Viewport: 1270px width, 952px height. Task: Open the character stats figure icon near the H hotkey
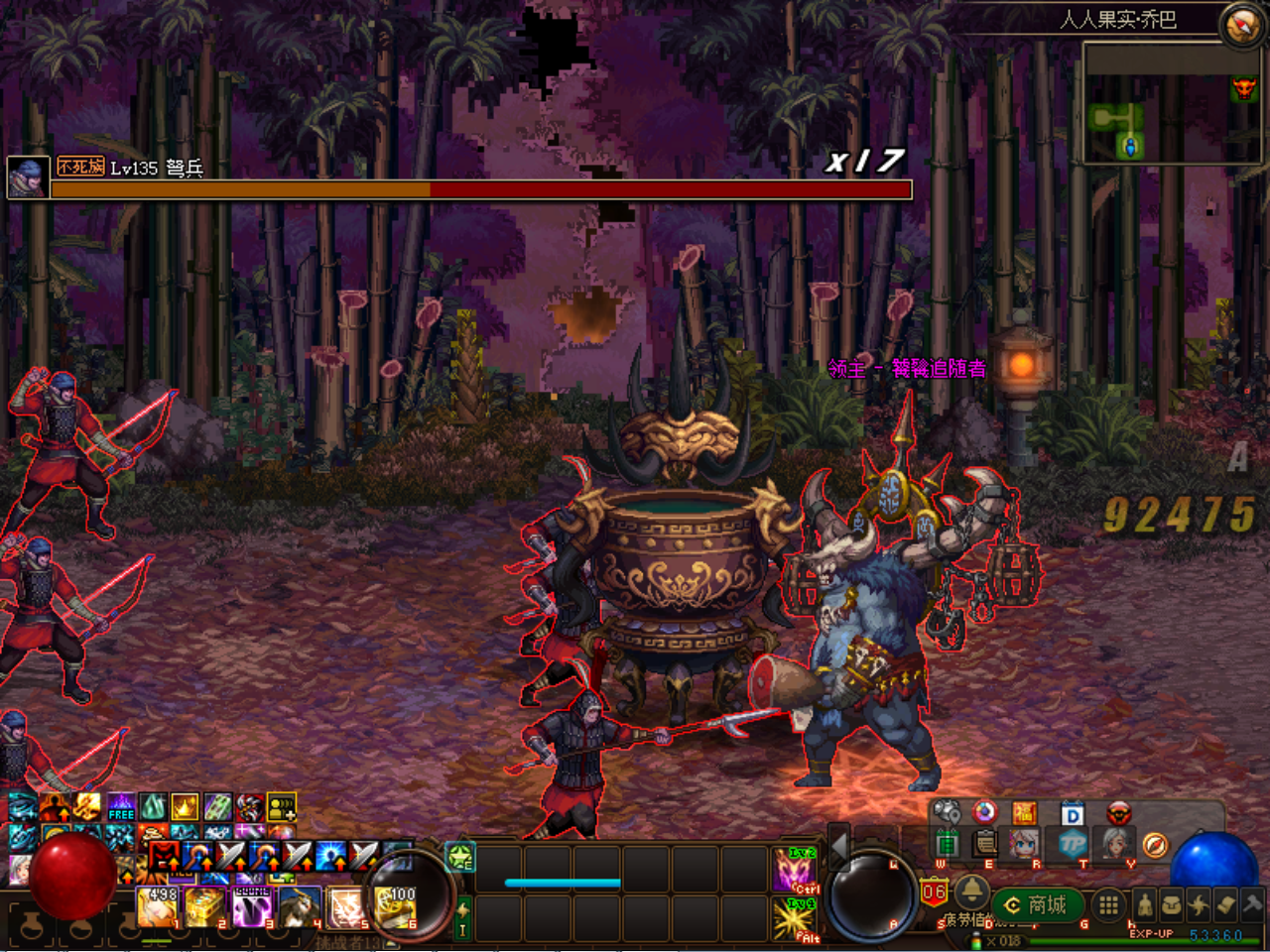(1144, 904)
